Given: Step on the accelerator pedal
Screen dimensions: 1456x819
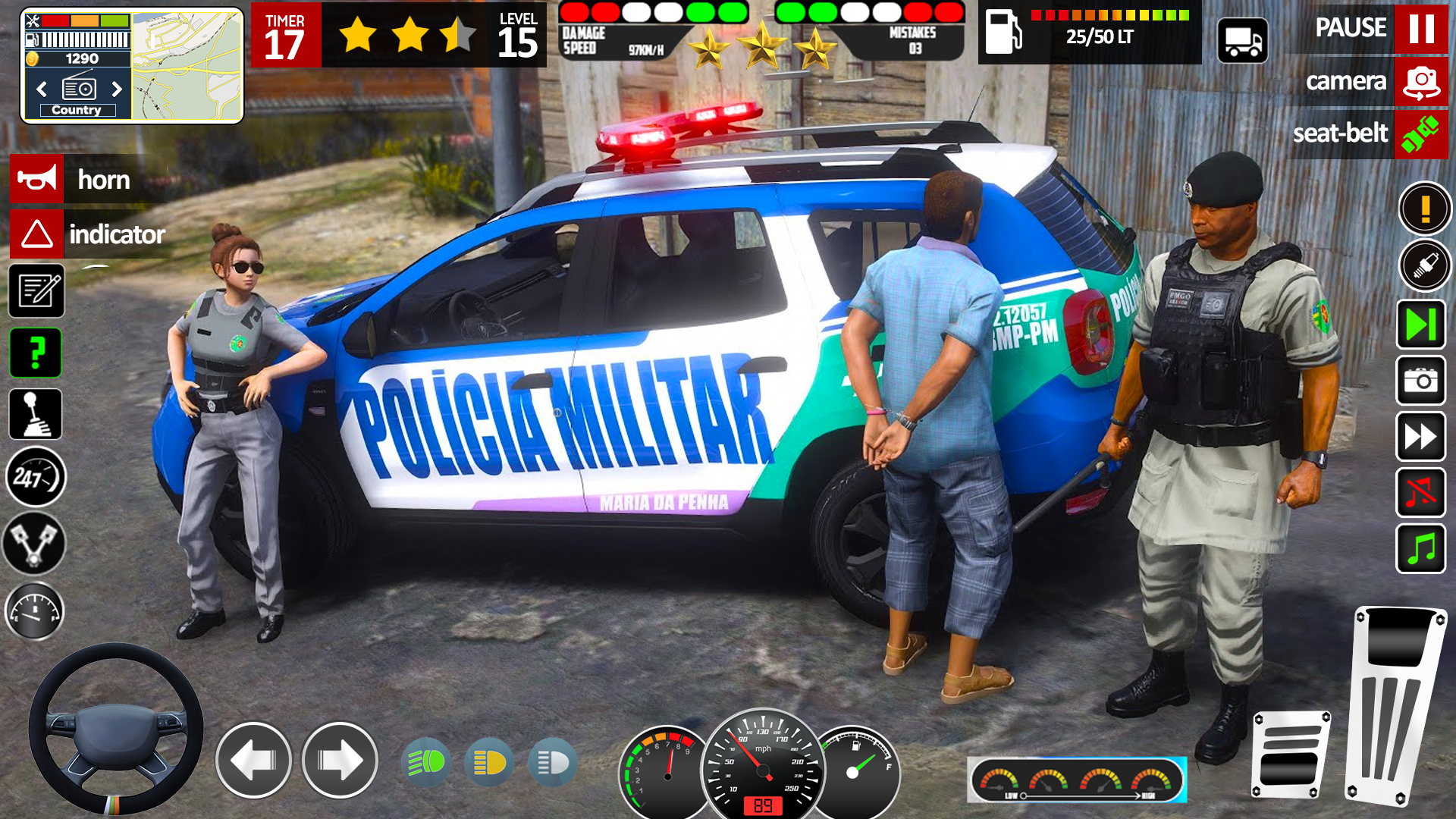Looking at the screenshot, I should tap(1395, 705).
